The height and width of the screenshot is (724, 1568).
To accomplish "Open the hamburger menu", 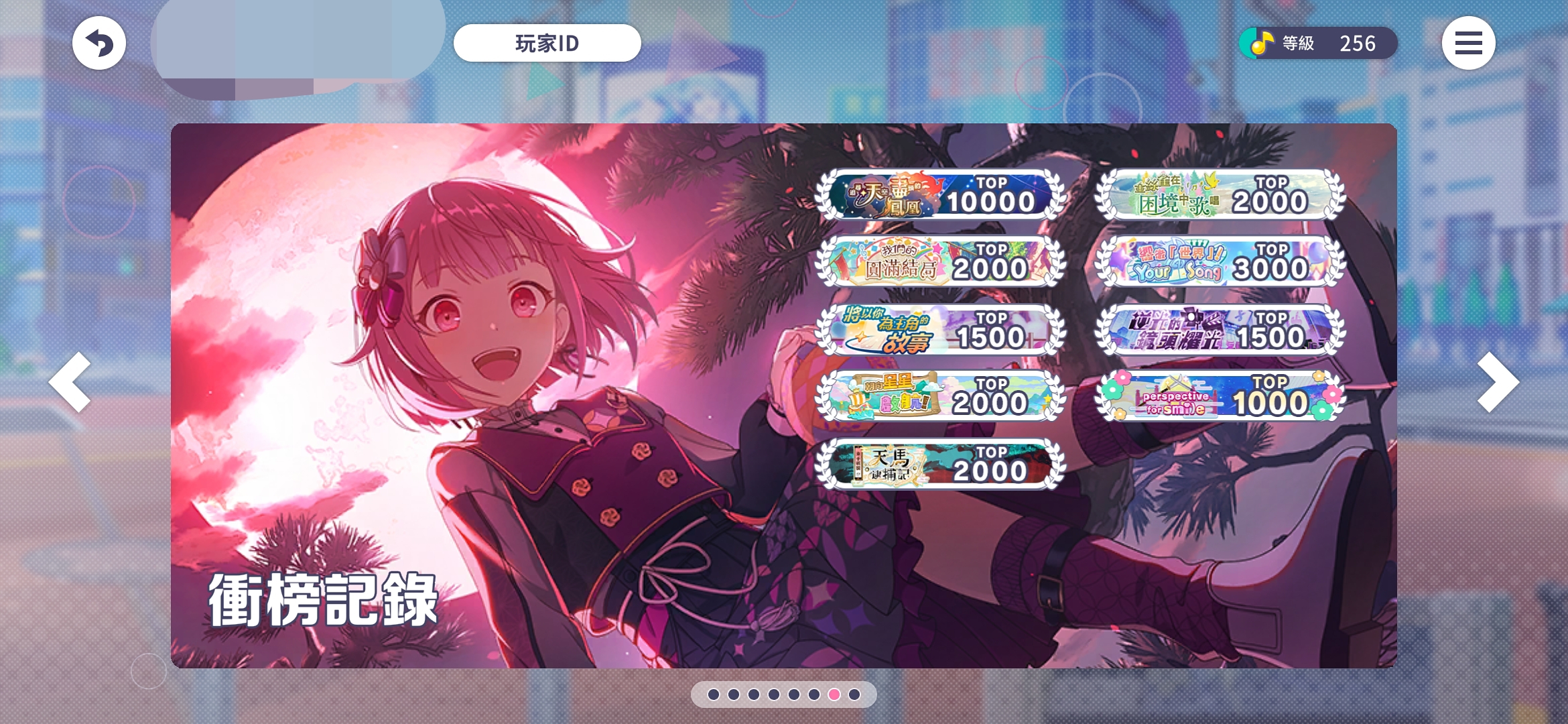I will coord(1468,44).
